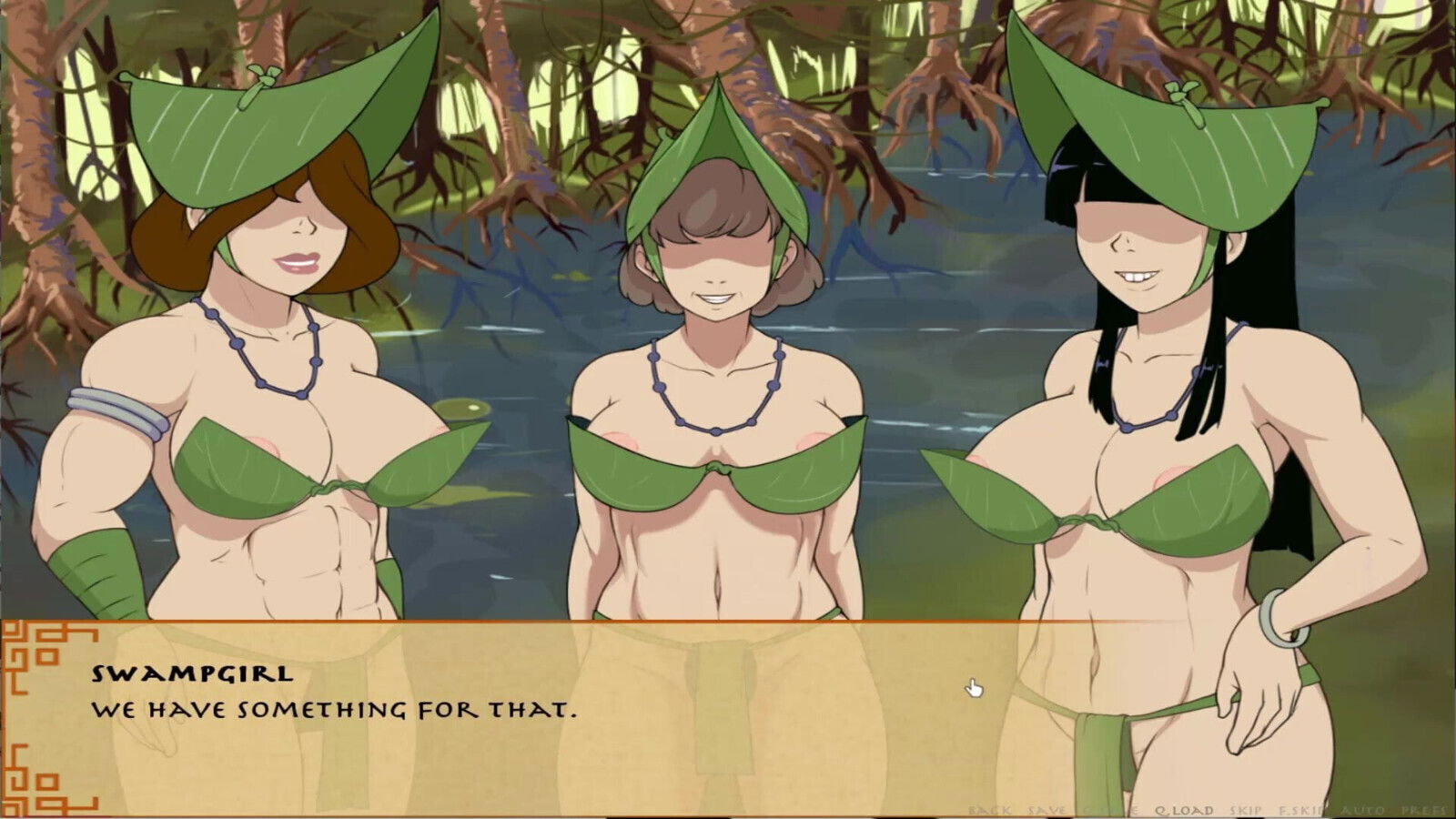Click Back in the quick menu
This screenshot has width=1456, height=819.
tap(989, 810)
